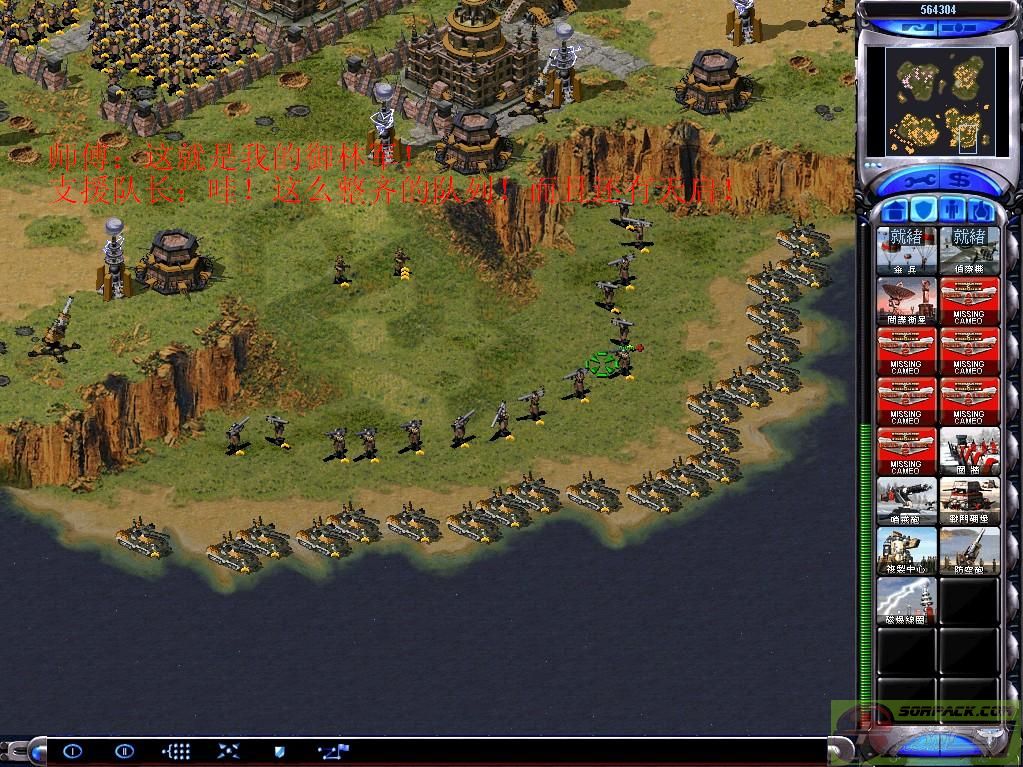
Task: Click the blue shield guard command
Action: [x=279, y=751]
